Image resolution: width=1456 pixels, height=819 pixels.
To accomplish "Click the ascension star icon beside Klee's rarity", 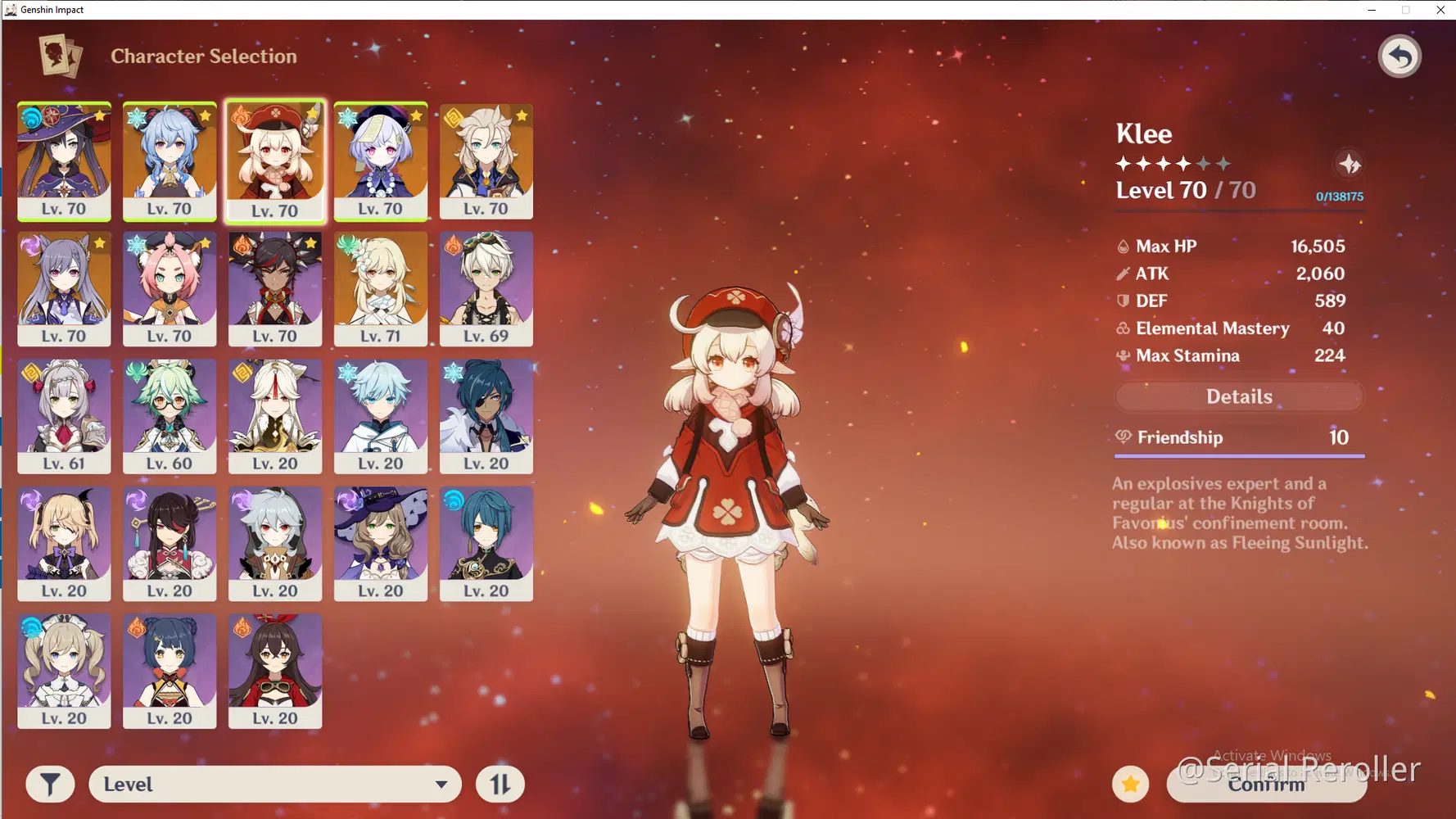I will tap(1350, 165).
